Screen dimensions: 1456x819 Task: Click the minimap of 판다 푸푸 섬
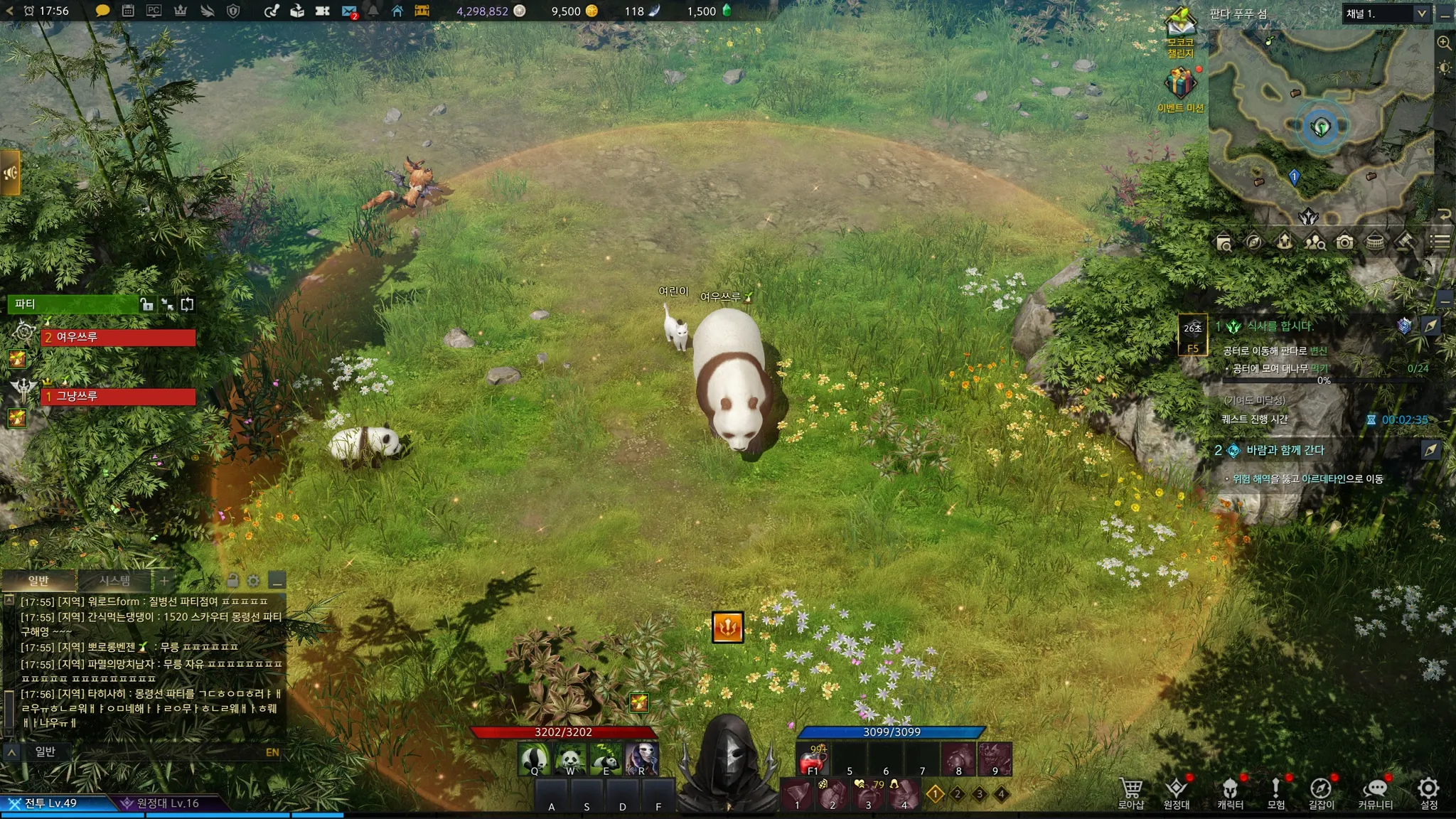[x=1320, y=128]
